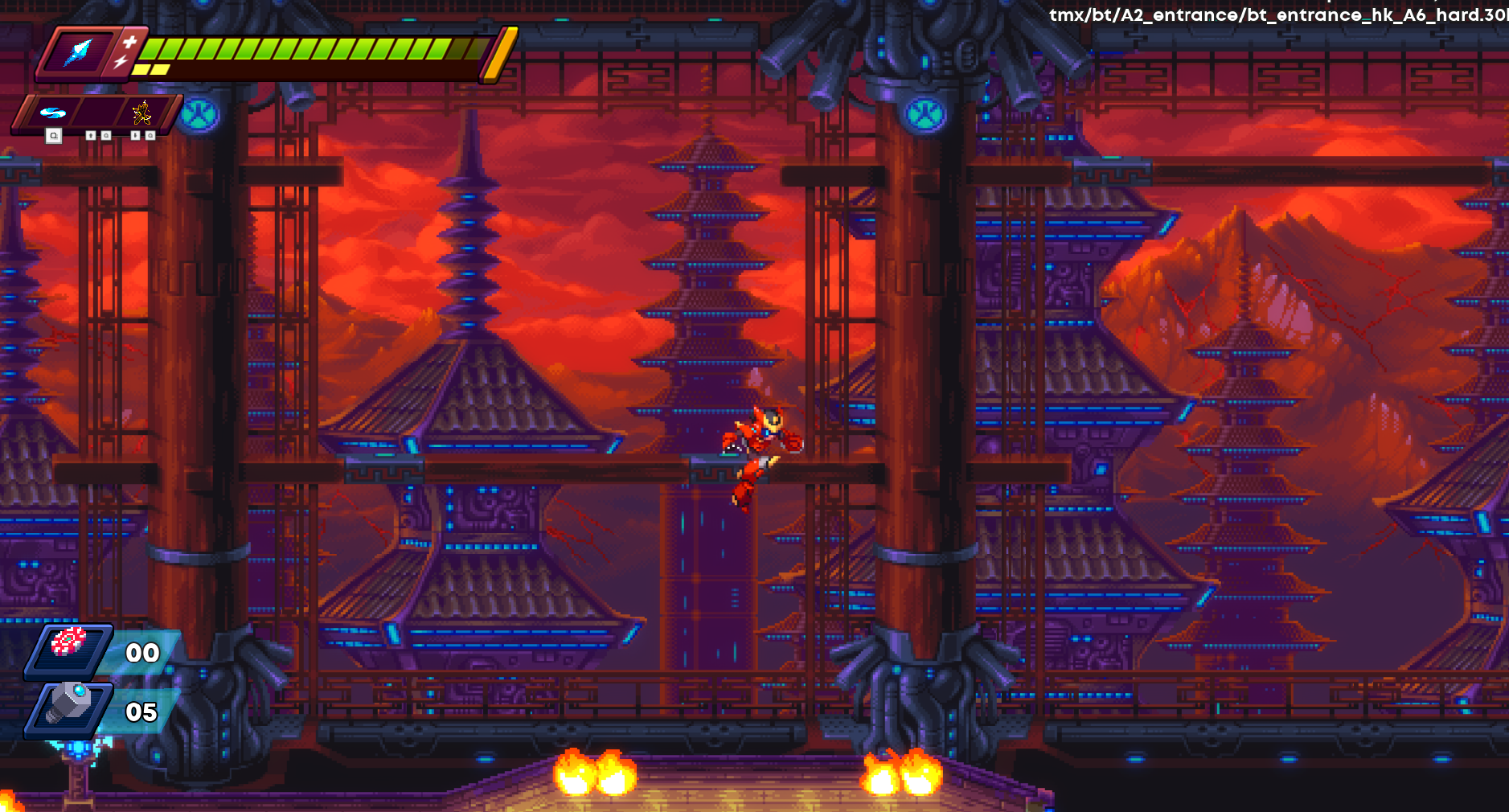The height and width of the screenshot is (812, 1509).
Task: Select the blue crystal weapon icon
Action: (x=79, y=53)
